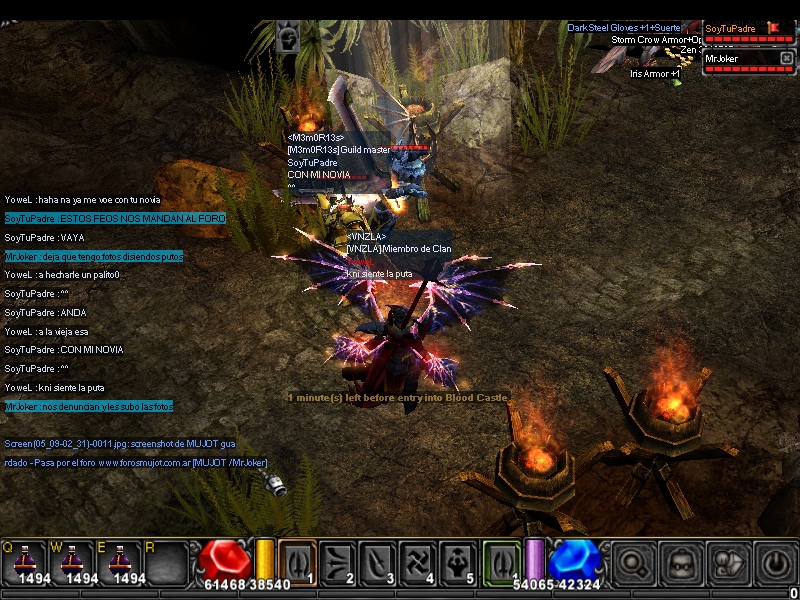The image size is (800, 600).
Task: Select skill slot number 2
Action: (338, 562)
